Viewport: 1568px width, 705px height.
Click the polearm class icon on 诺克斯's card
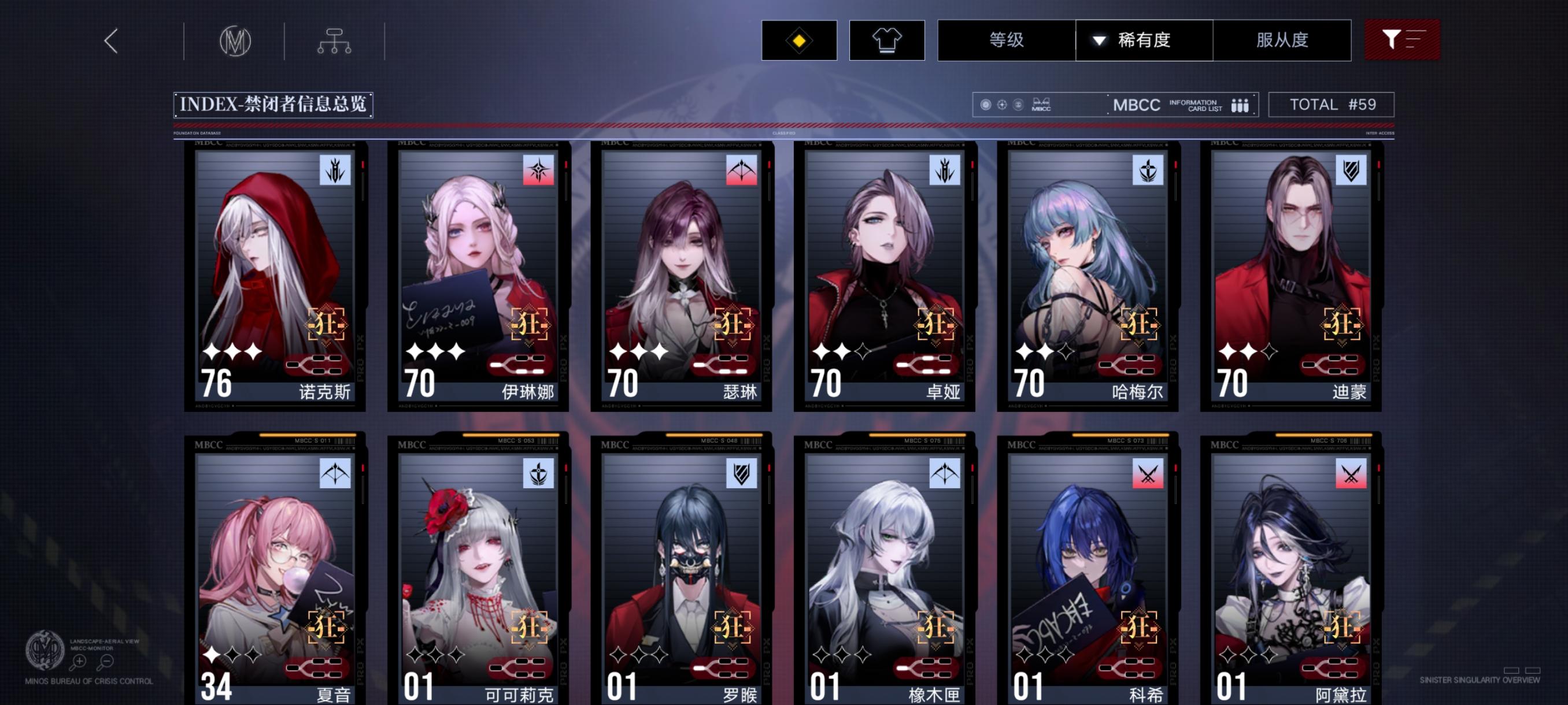(335, 171)
